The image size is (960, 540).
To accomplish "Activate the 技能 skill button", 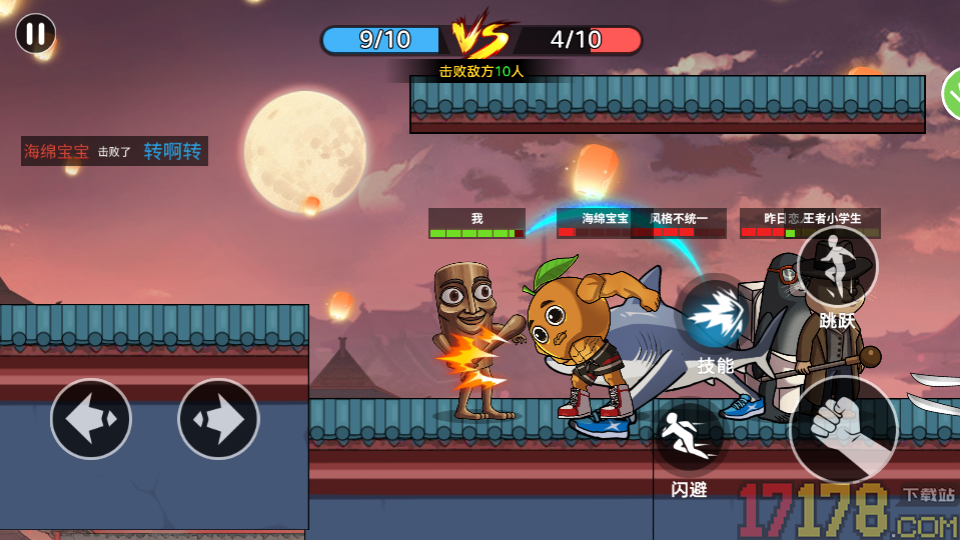I will 716,317.
